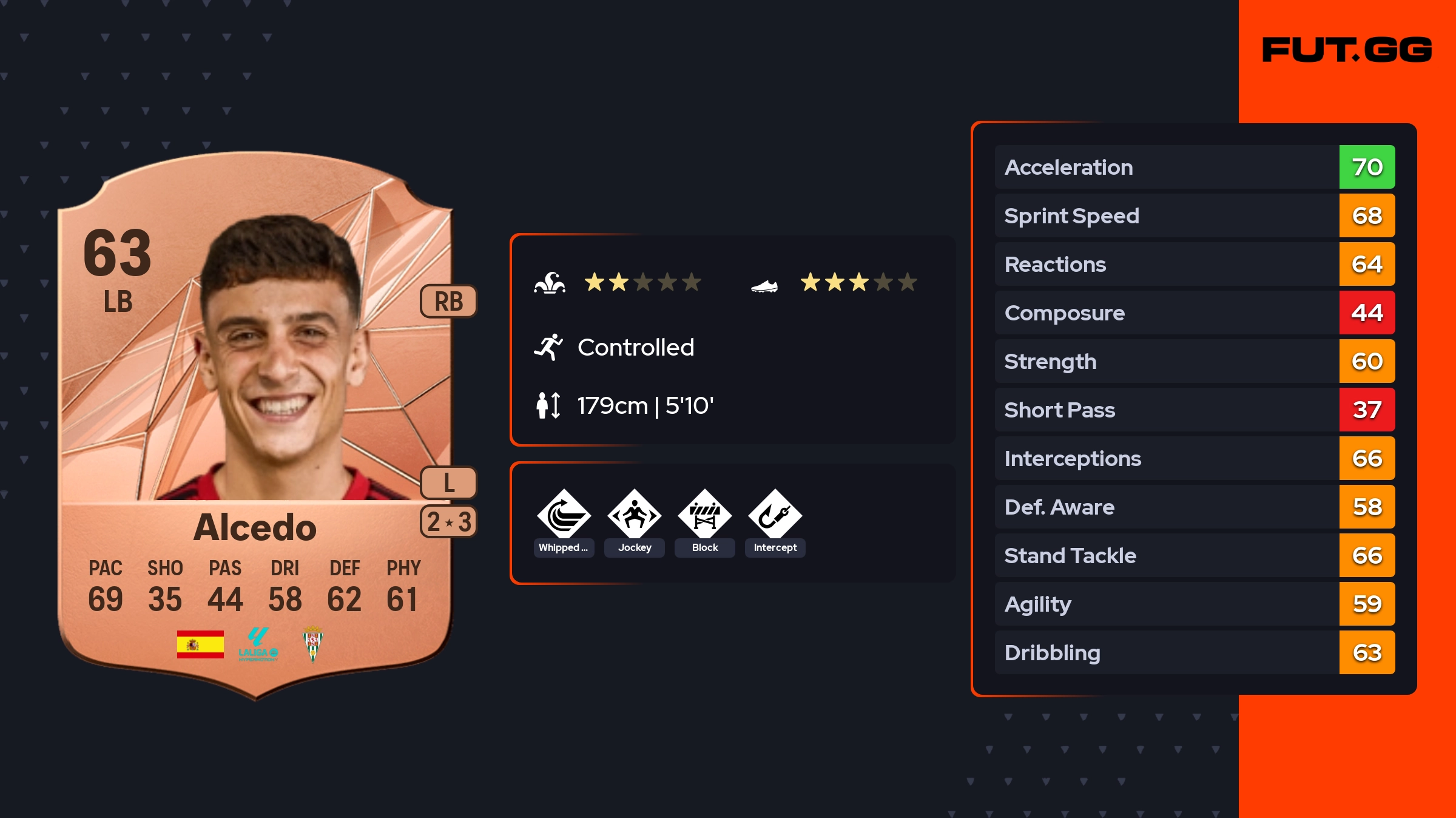Click the Dribbling stat row
The height and width of the screenshot is (818, 1456).
[1195, 652]
